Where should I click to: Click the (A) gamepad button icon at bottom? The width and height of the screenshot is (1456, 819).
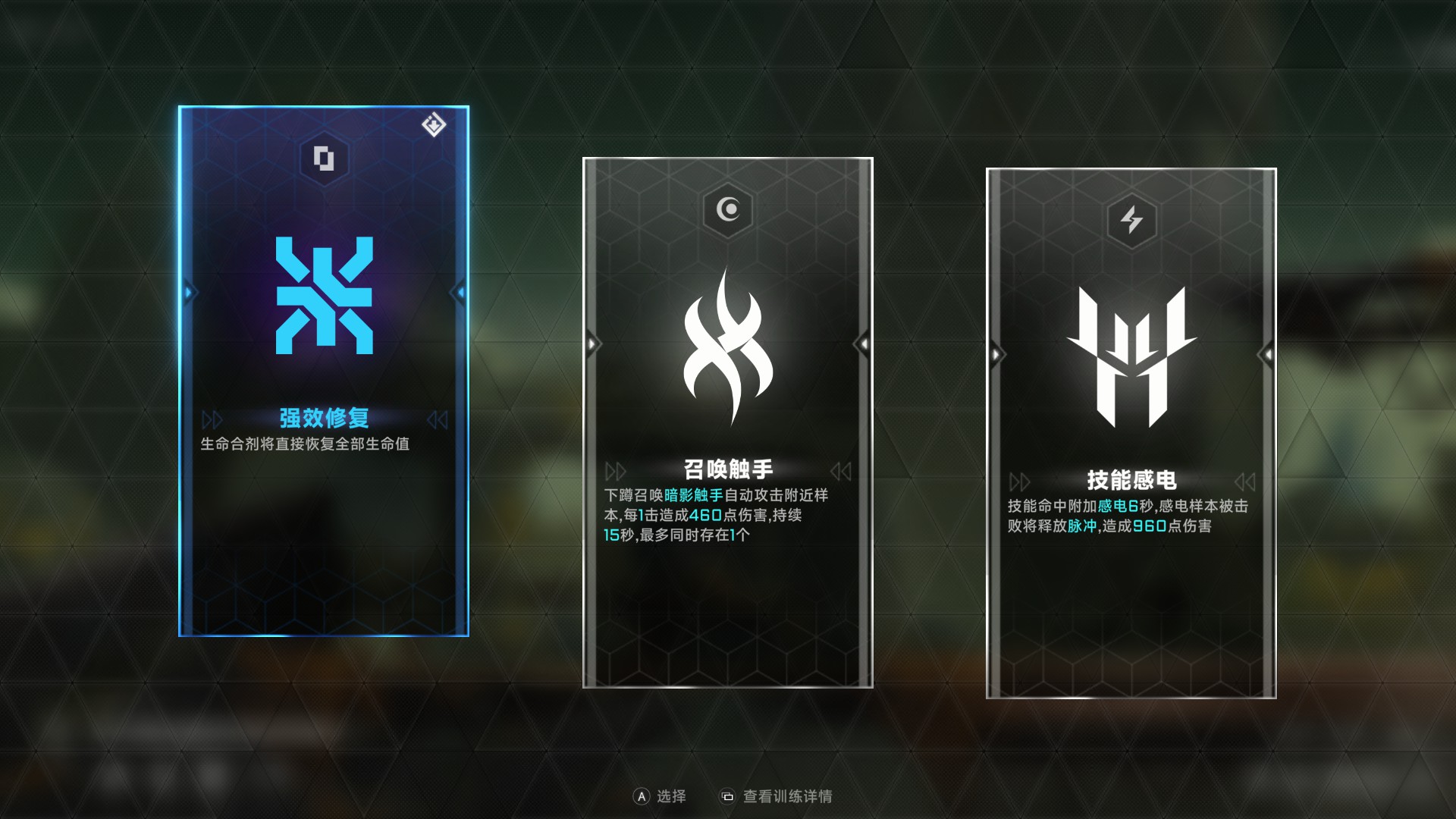(641, 796)
